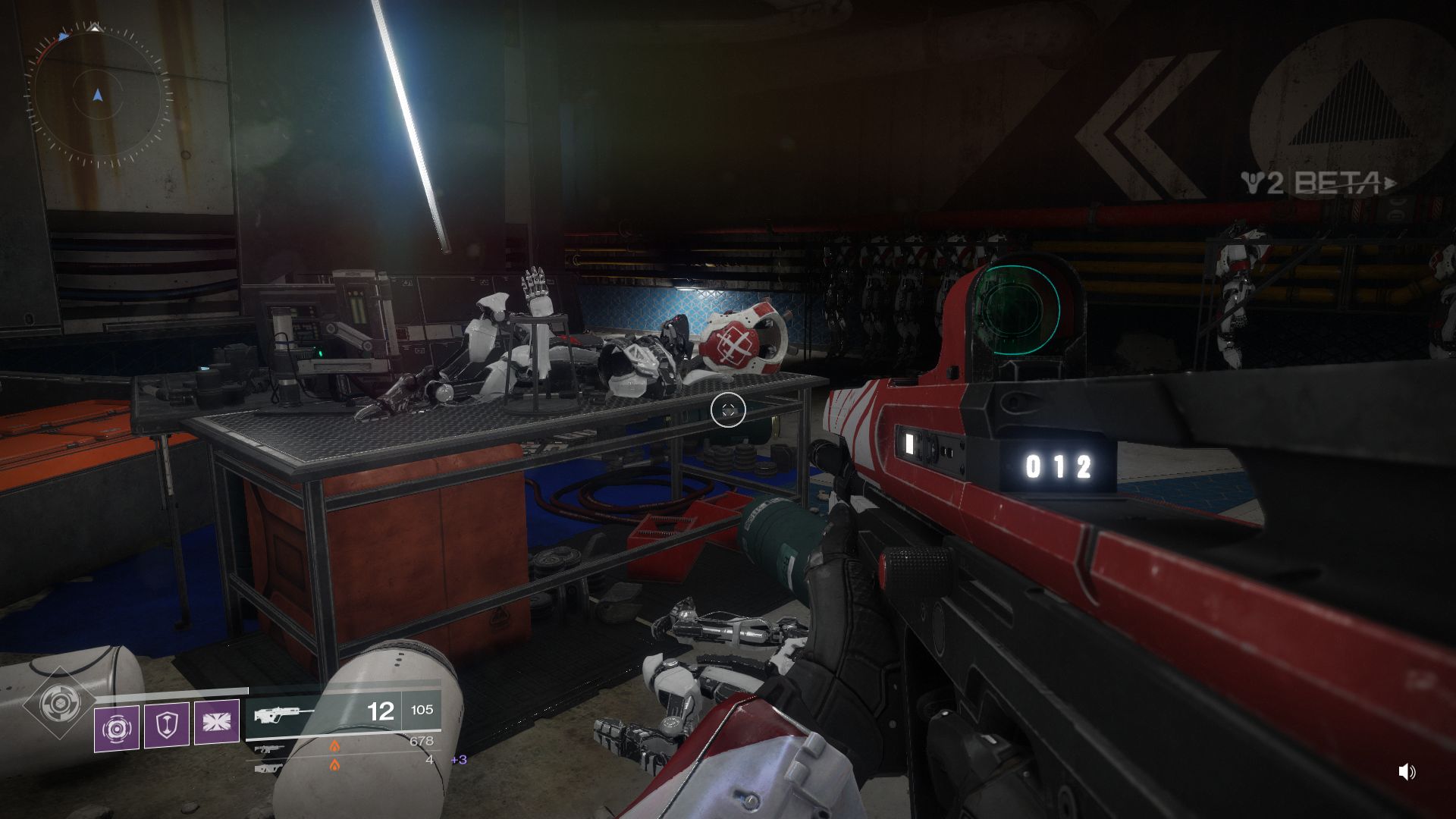1456x819 pixels.
Task: Activate the diamond-shaped super ability icon
Action: click(x=56, y=704)
